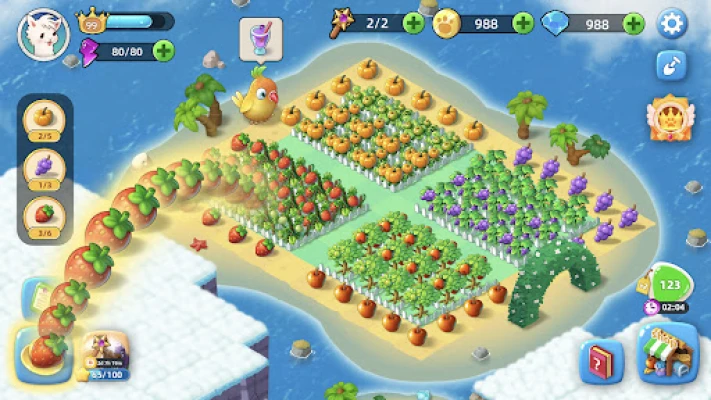Select the pumpkin quest goal
This screenshot has width=711, height=400.
point(43,119)
